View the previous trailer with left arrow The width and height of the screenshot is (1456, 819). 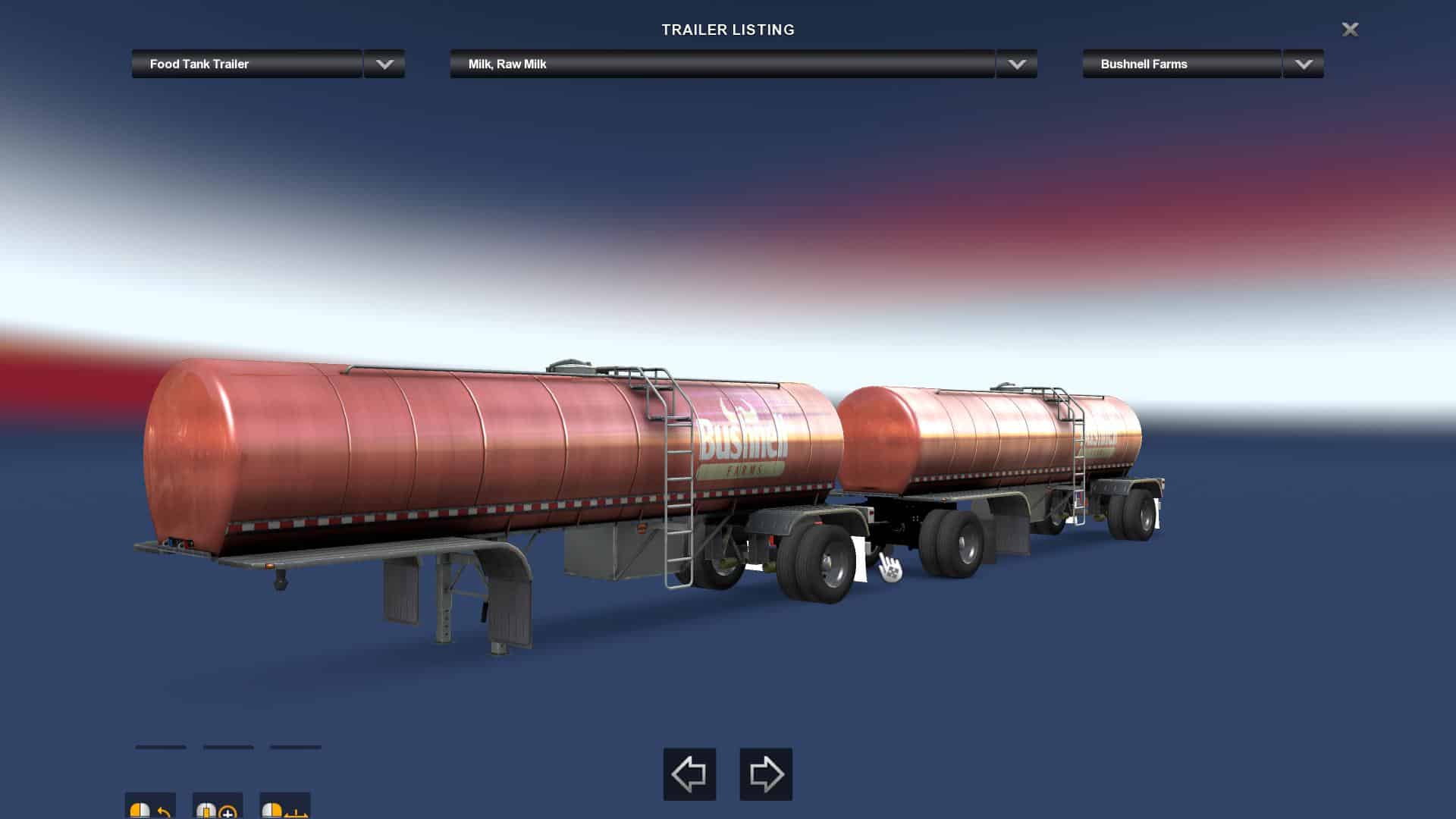pos(689,774)
